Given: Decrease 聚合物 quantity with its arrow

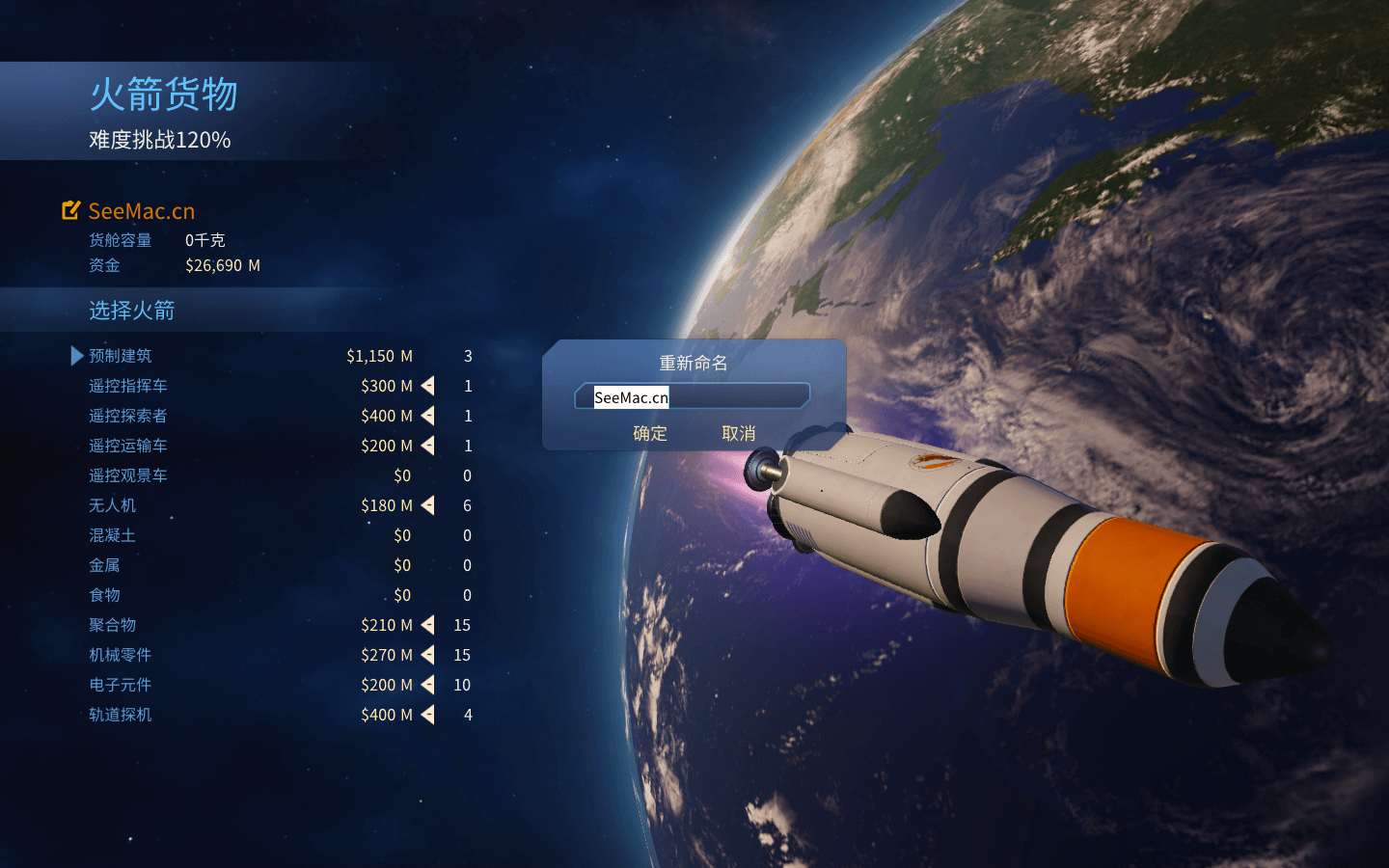Looking at the screenshot, I should point(428,625).
